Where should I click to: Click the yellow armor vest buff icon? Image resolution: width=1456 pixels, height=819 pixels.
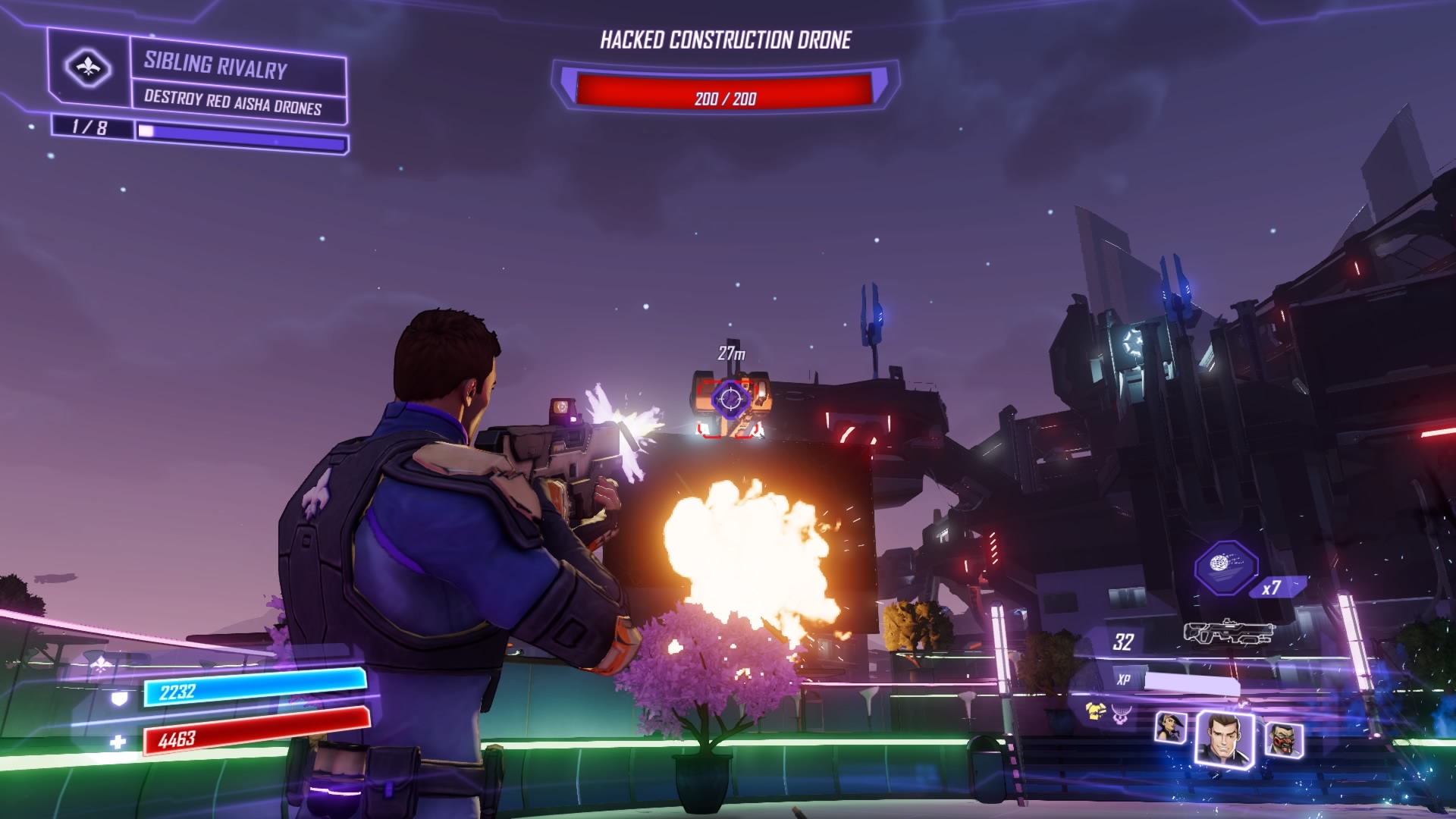click(x=1095, y=711)
